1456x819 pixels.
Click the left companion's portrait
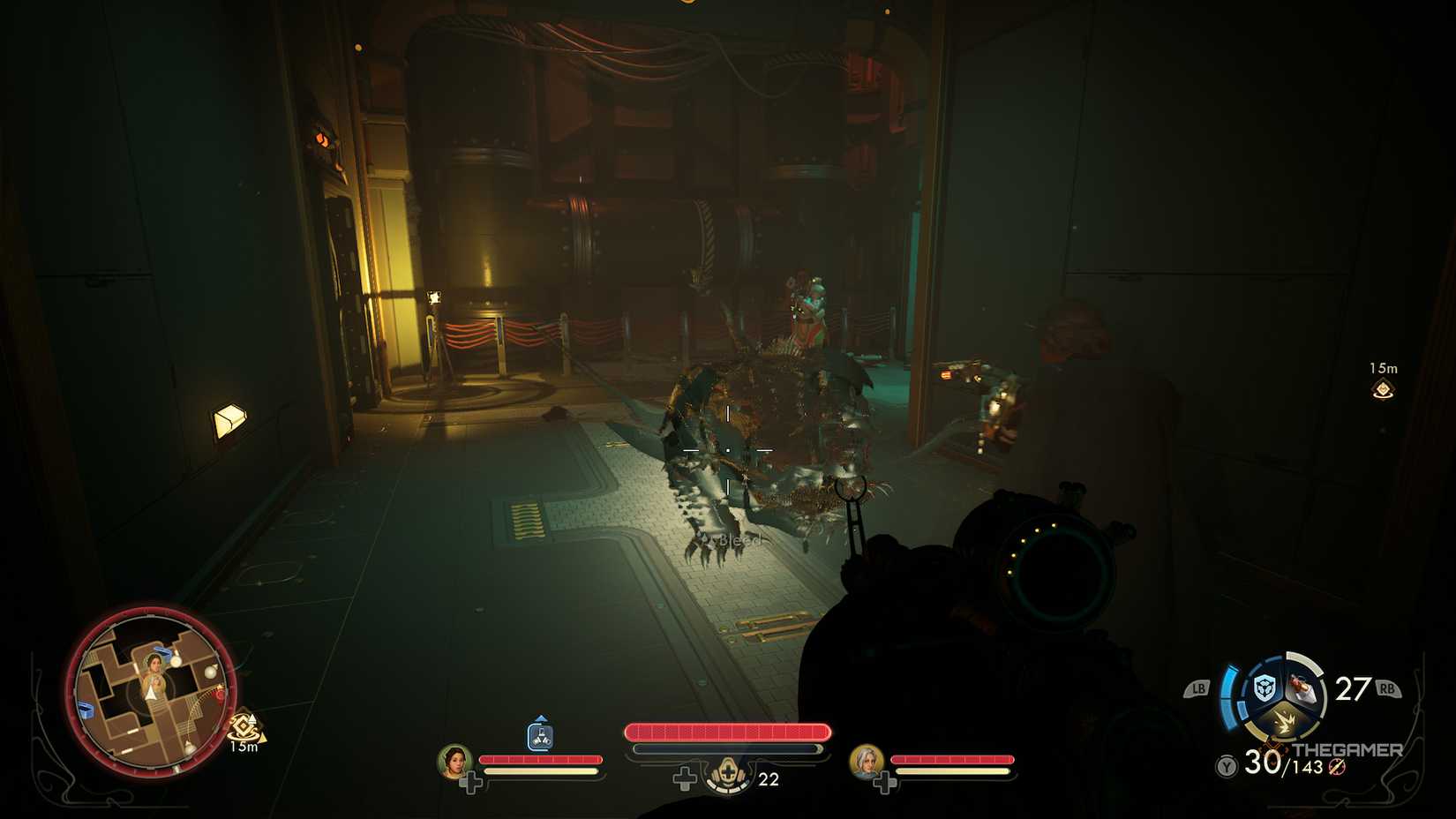453,763
